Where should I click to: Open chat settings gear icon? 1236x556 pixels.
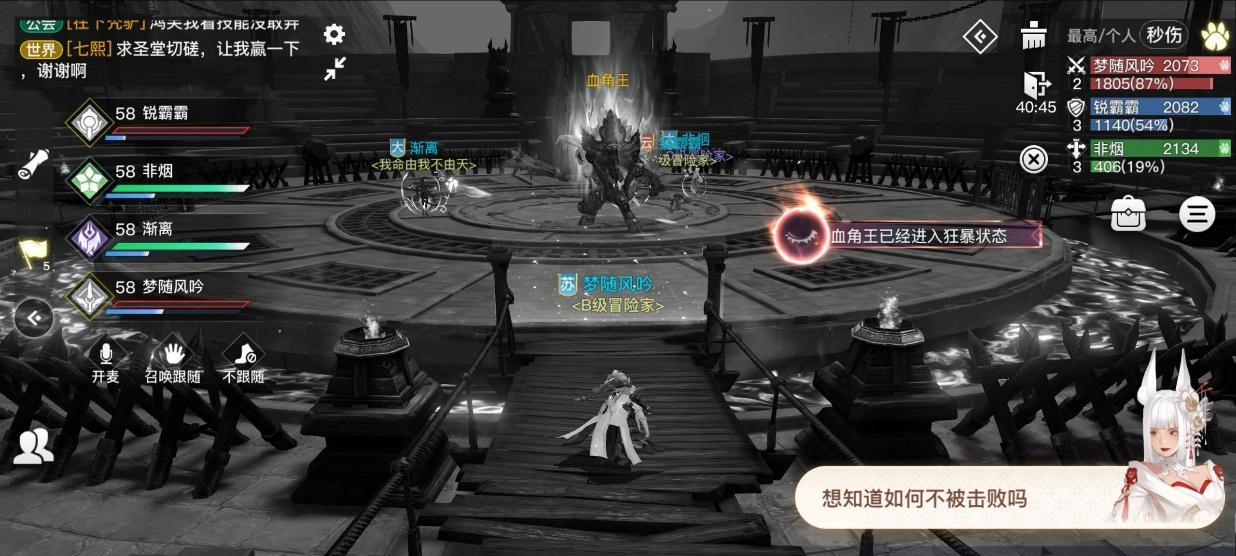click(x=334, y=34)
